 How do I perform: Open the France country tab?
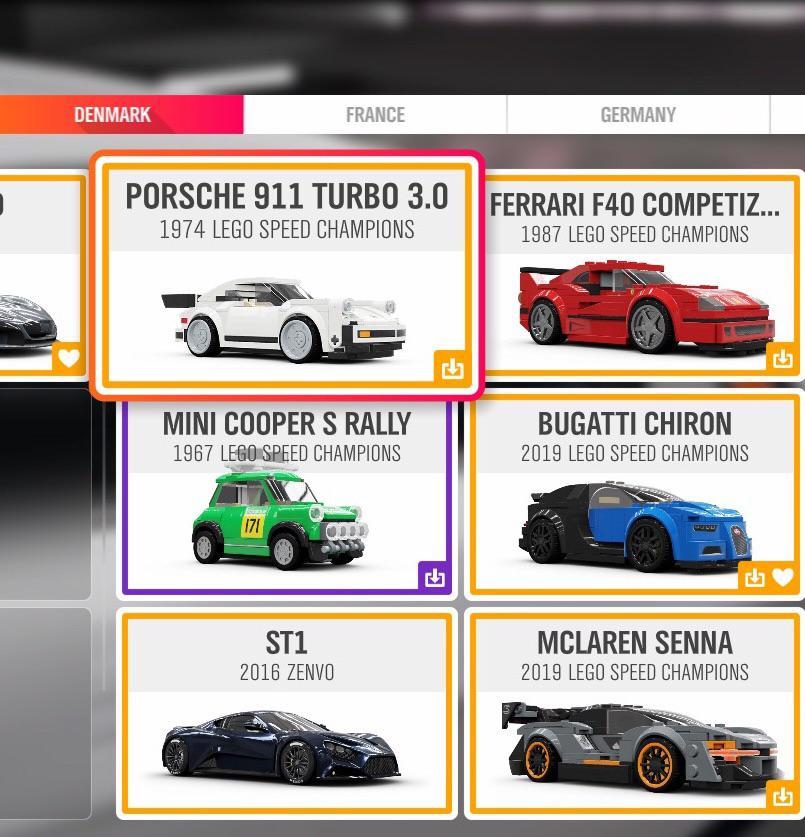click(375, 115)
